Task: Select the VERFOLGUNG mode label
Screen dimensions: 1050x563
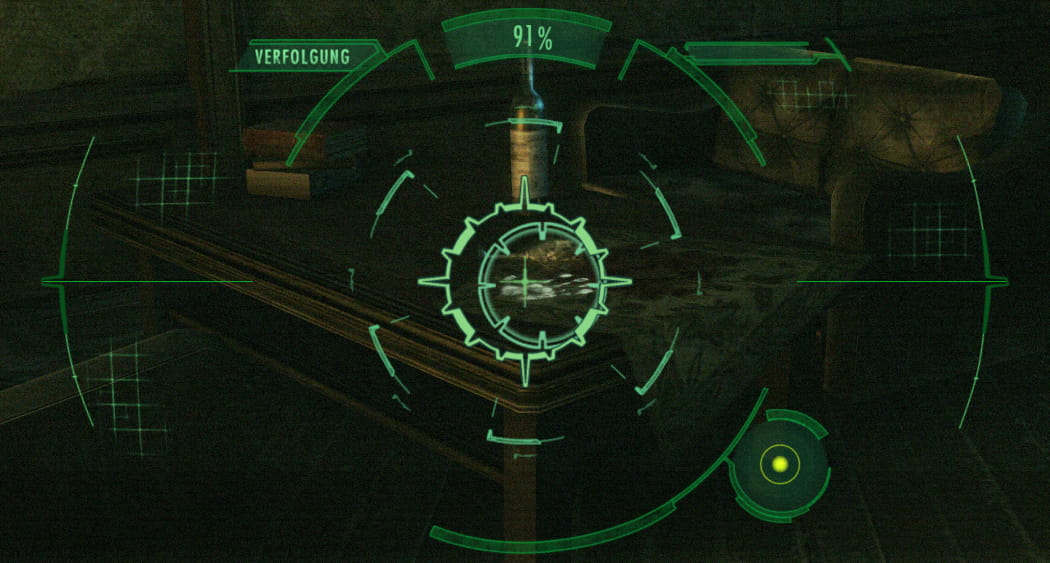Action: pyautogui.click(x=302, y=57)
